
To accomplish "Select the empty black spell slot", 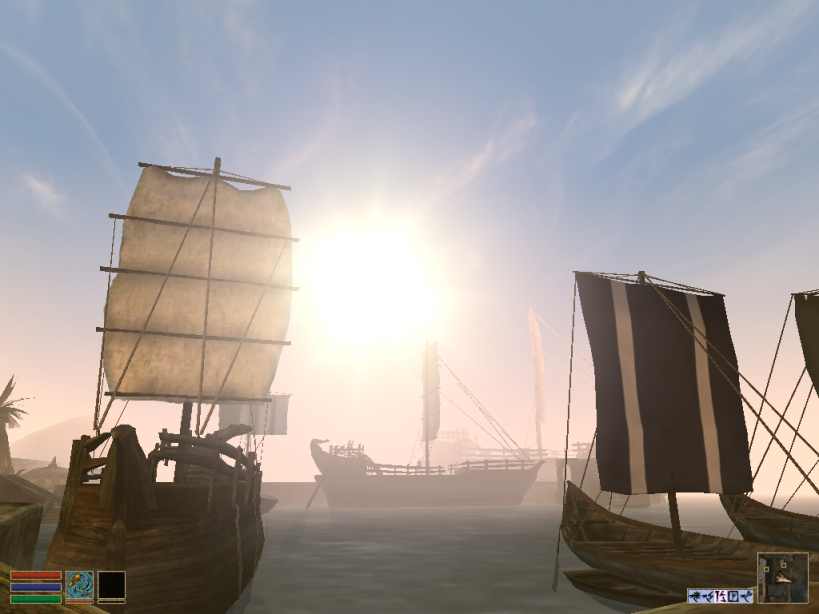I will click(x=111, y=585).
